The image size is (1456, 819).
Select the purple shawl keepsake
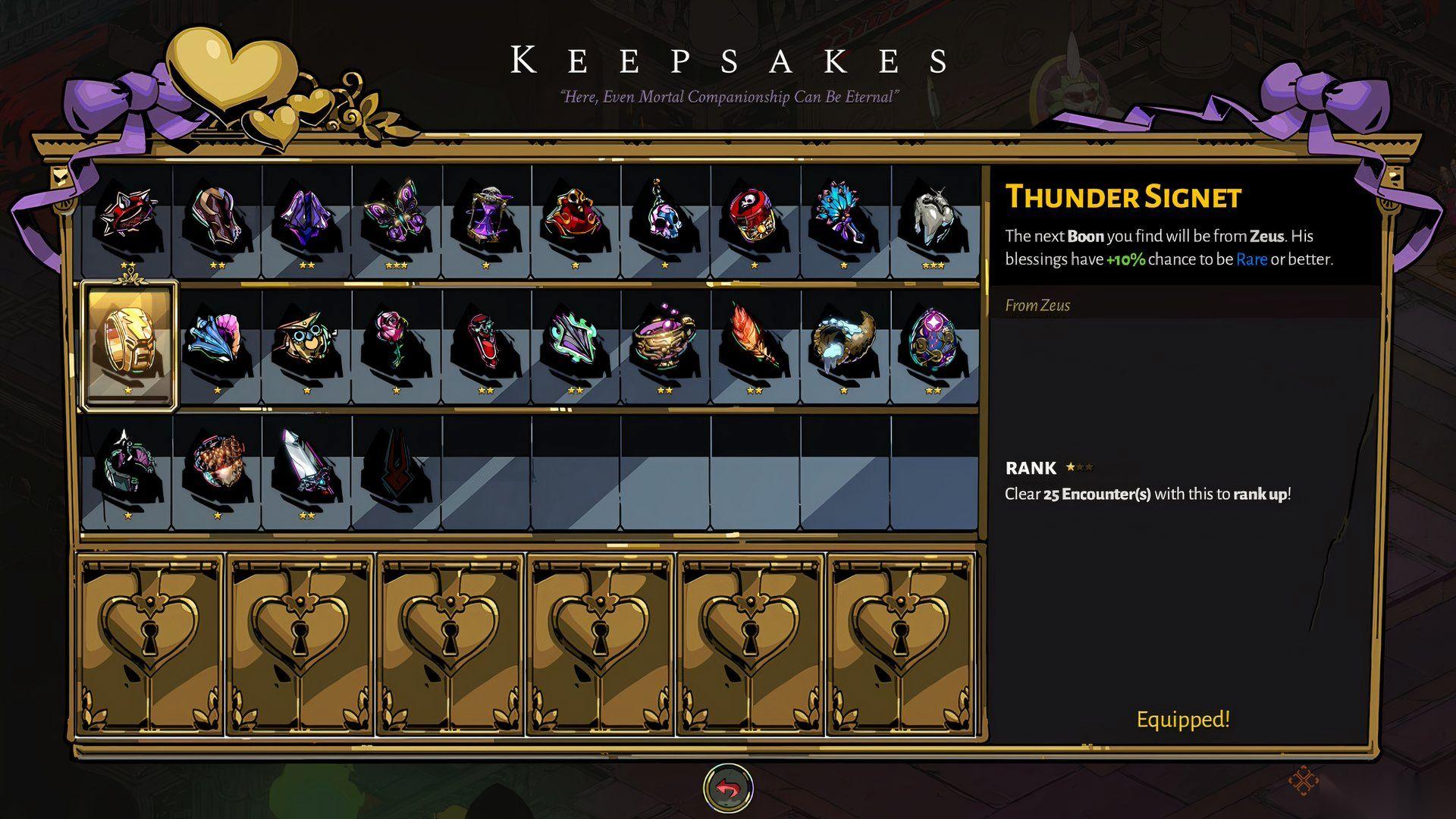[306, 216]
